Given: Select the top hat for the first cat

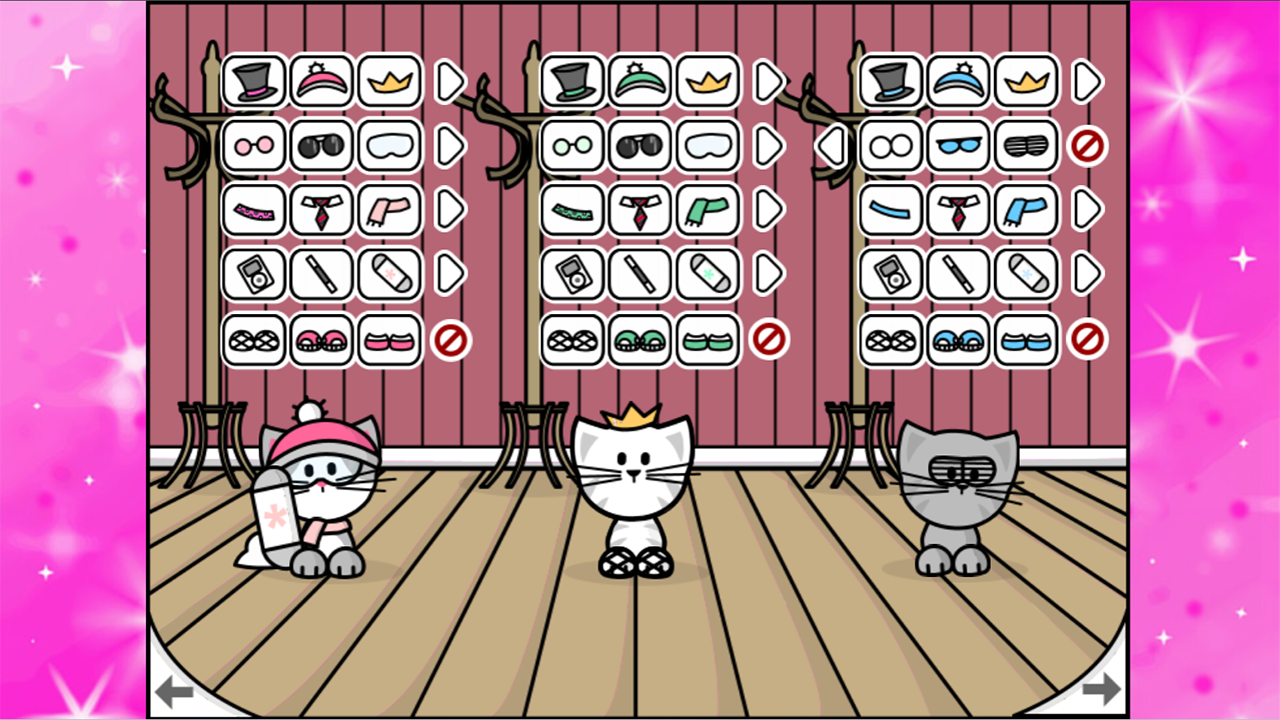Looking at the screenshot, I should 253,82.
